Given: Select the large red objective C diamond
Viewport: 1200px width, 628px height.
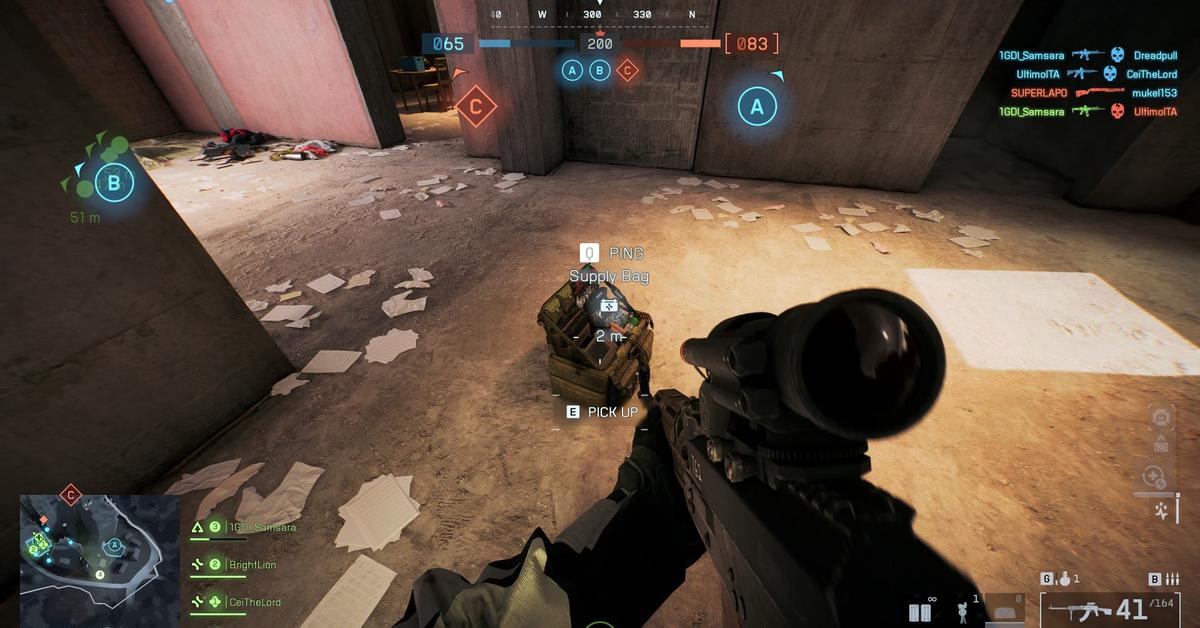Looking at the screenshot, I should click(476, 106).
